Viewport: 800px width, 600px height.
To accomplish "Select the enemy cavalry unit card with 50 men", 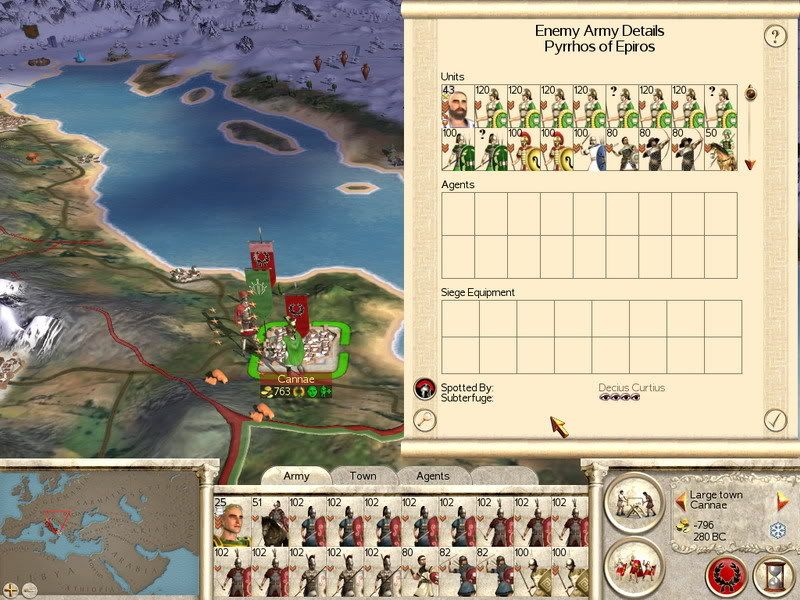I will point(722,149).
